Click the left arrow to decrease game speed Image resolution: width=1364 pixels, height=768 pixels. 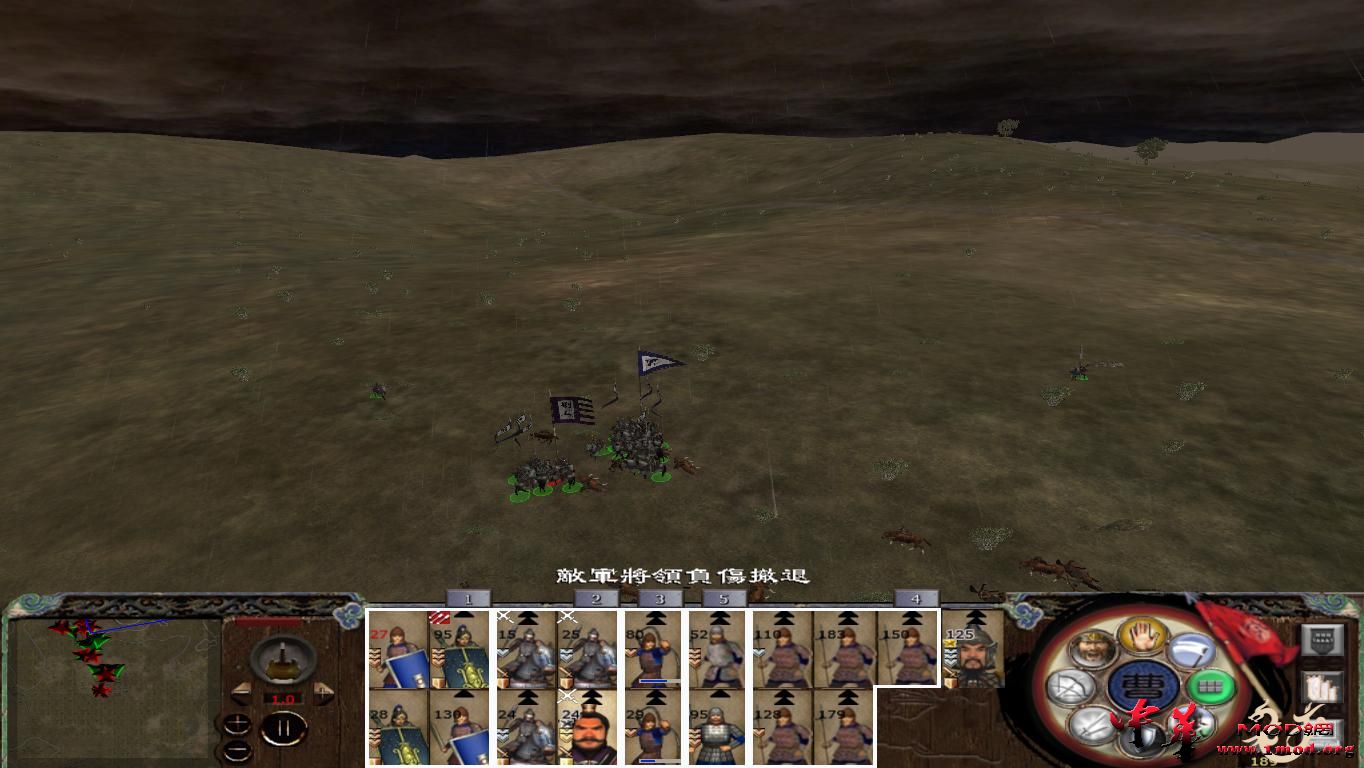[242, 694]
